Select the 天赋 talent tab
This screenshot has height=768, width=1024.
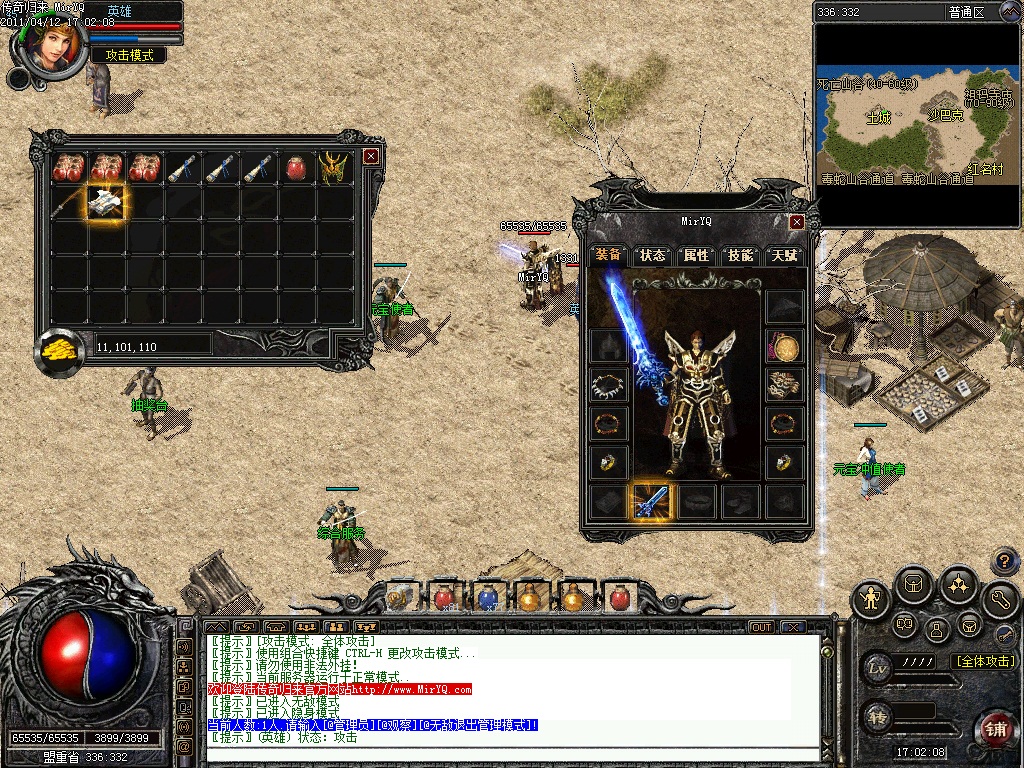click(x=784, y=255)
